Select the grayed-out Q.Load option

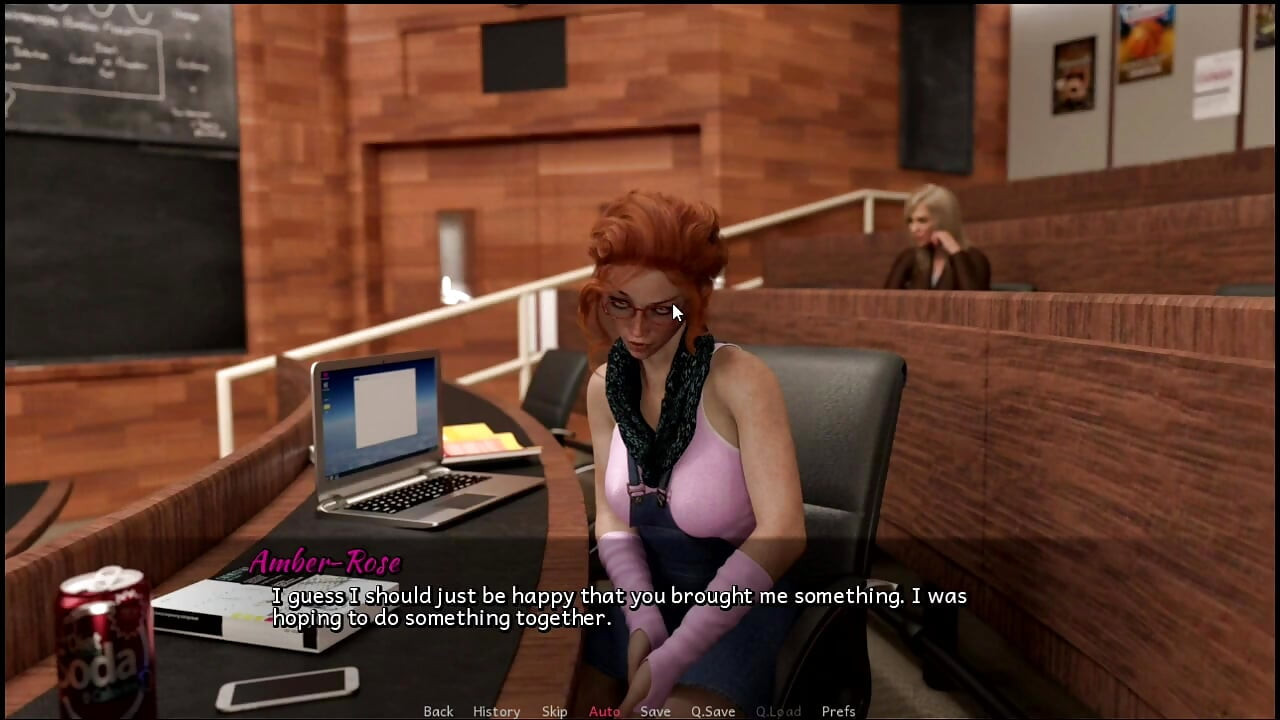779,711
